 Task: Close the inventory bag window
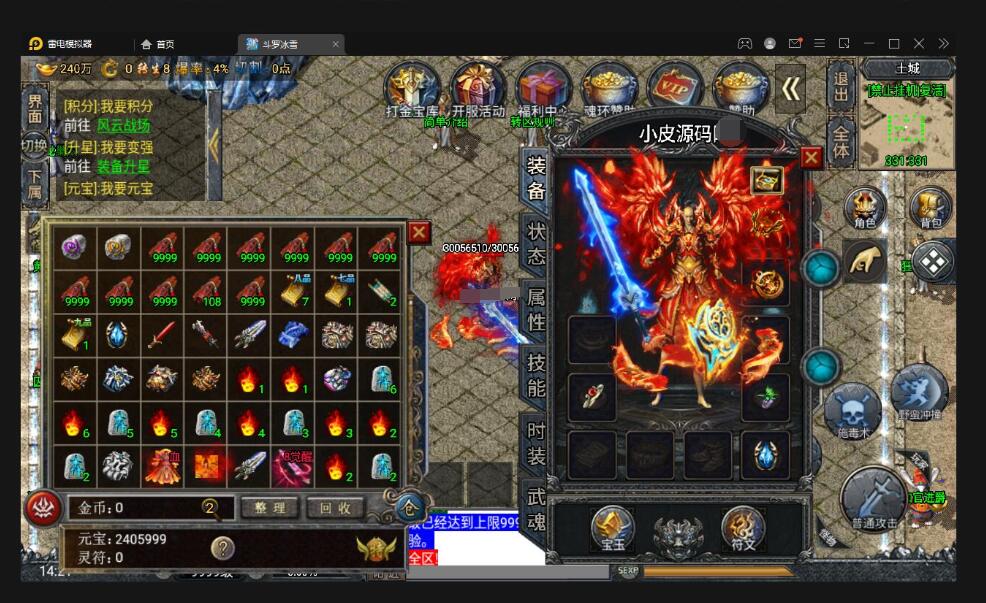pyautogui.click(x=419, y=233)
